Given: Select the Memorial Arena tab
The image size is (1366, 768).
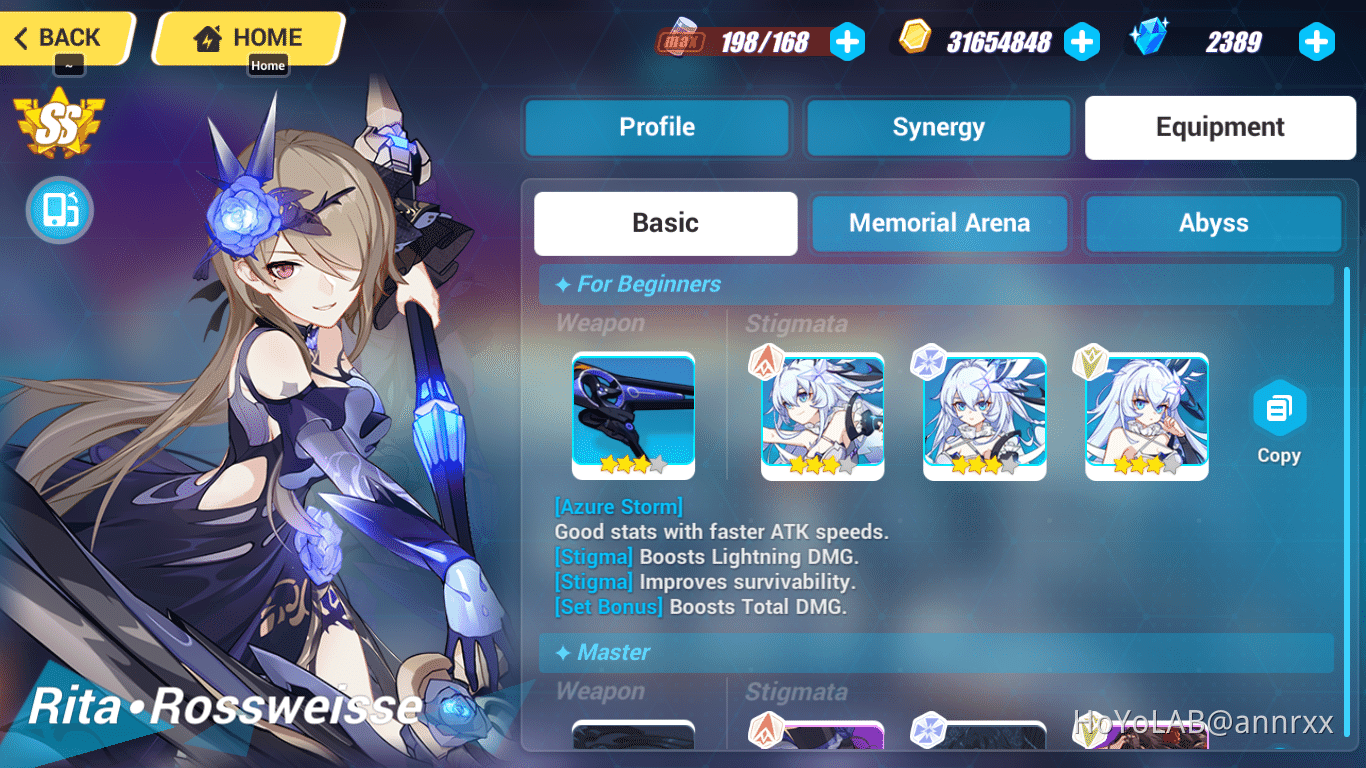Looking at the screenshot, I should [939, 223].
